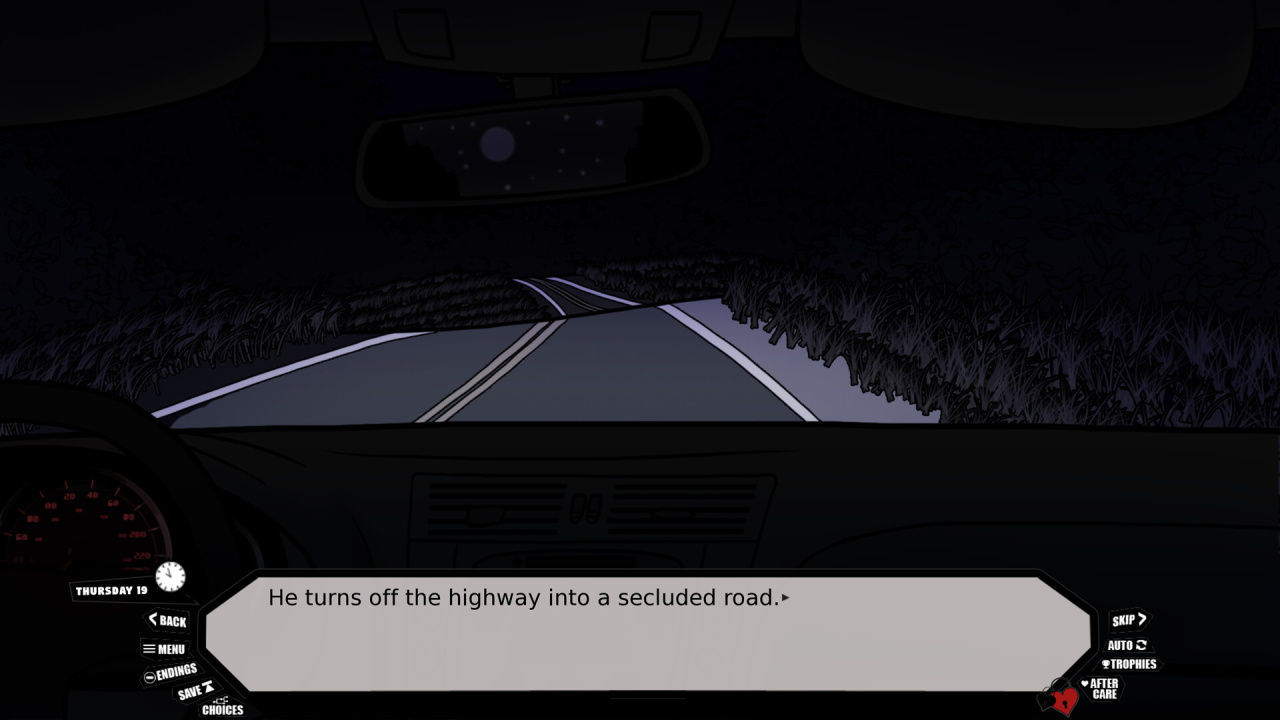The image size is (1280, 720).
Task: Go back with the Back button
Action: click(168, 621)
